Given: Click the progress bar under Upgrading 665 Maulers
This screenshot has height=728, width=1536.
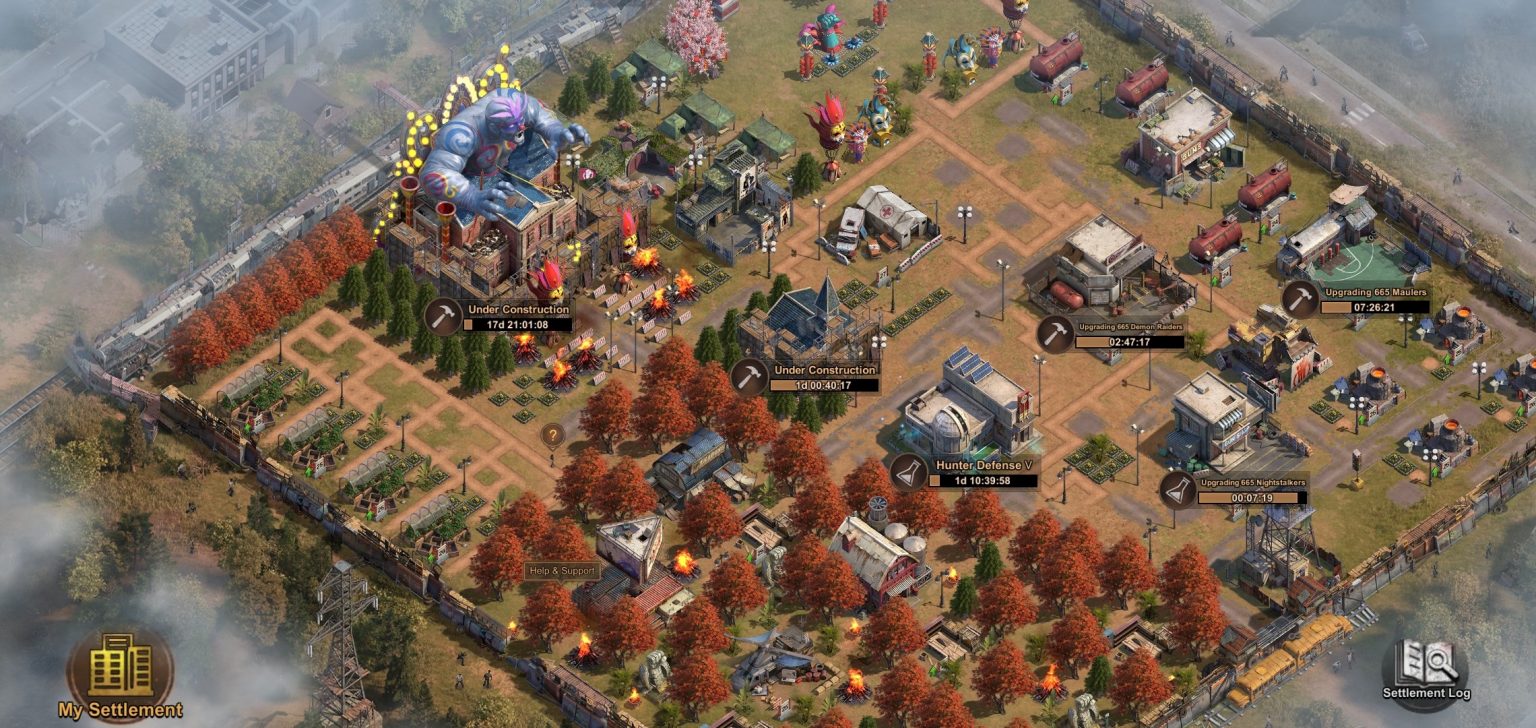Looking at the screenshot, I should point(1374,308).
